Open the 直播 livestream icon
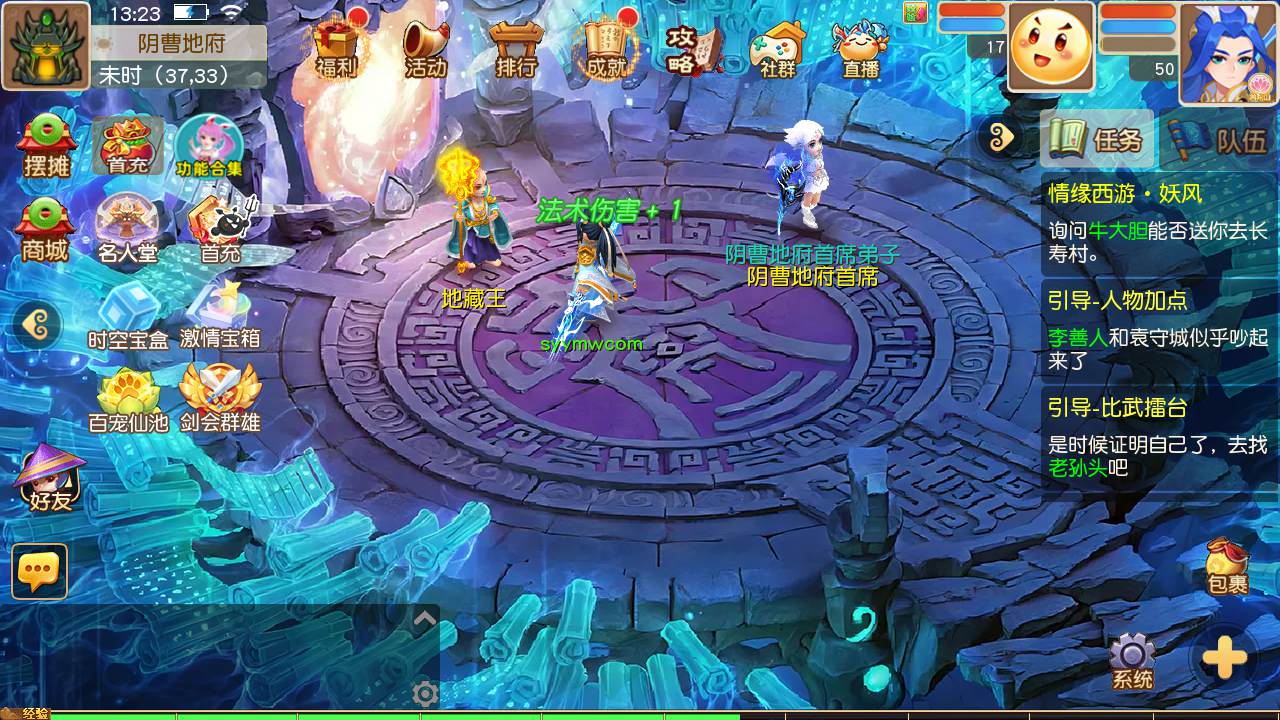Screen dimensions: 1280x720 pyautogui.click(x=860, y=48)
